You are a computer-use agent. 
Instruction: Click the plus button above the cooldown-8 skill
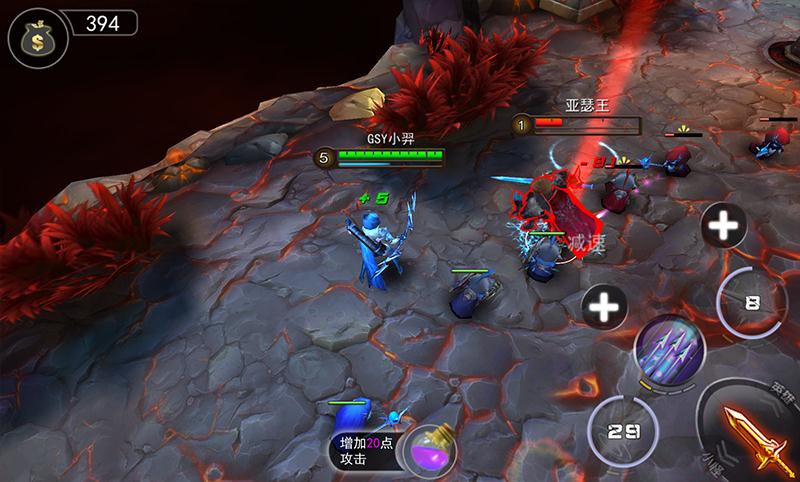click(x=722, y=226)
